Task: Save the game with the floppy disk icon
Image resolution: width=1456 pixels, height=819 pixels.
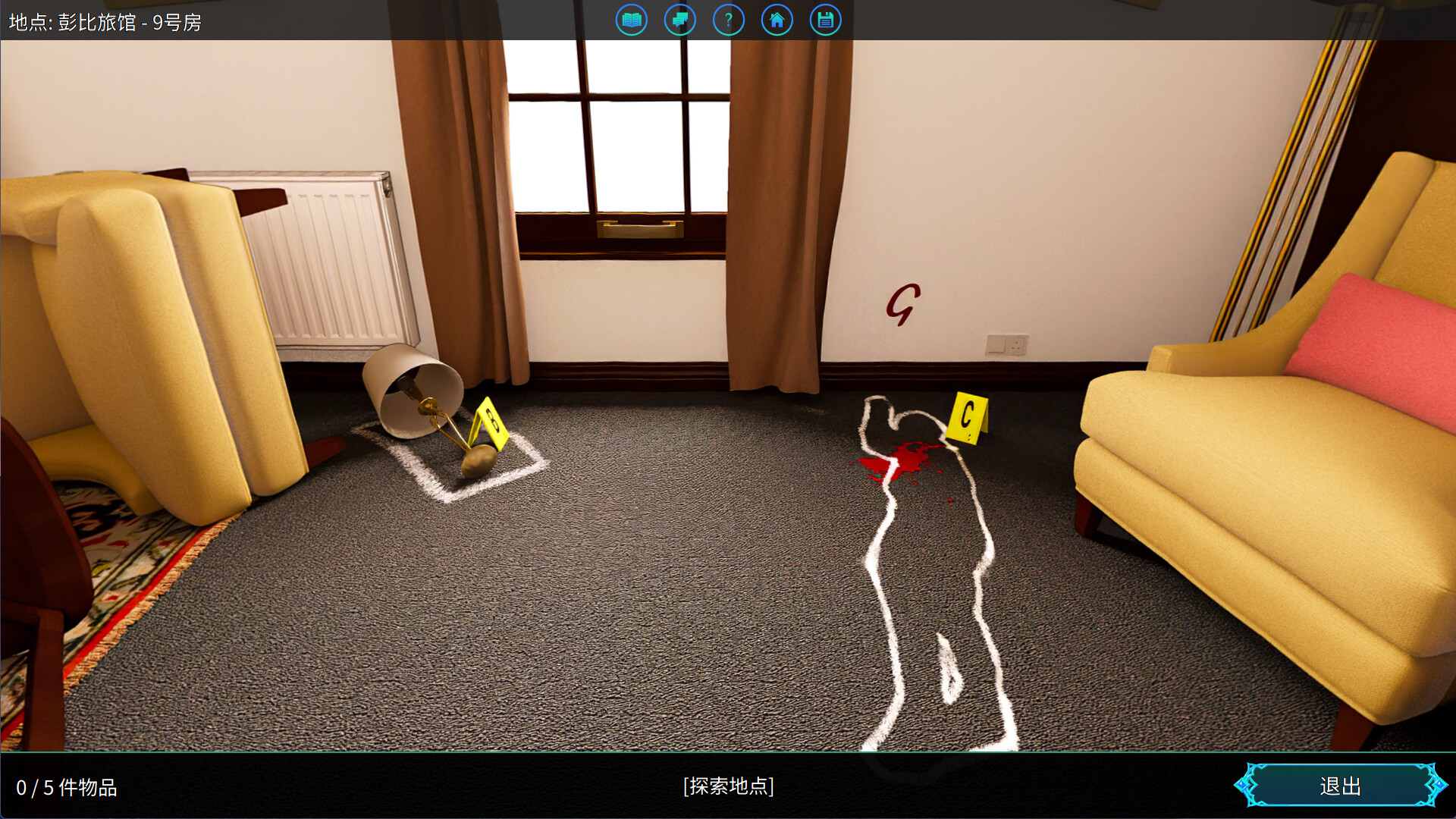Action: (x=825, y=20)
